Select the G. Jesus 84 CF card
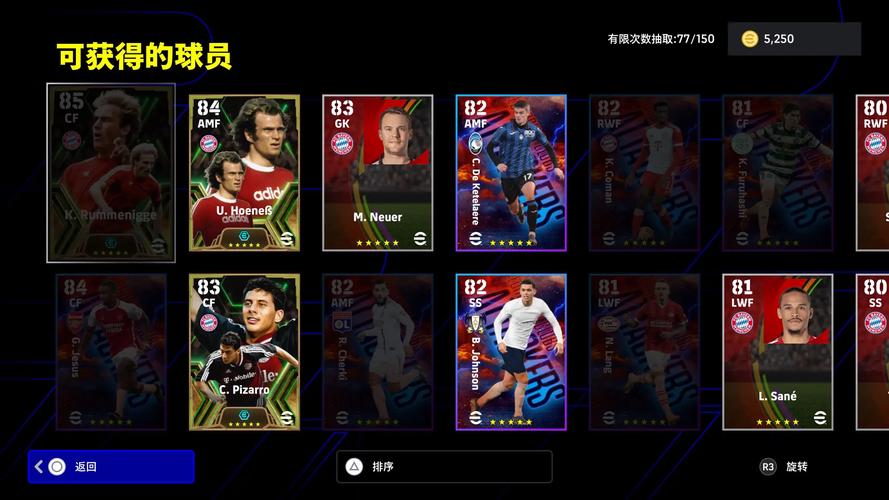889x500 pixels. pyautogui.click(x=111, y=352)
